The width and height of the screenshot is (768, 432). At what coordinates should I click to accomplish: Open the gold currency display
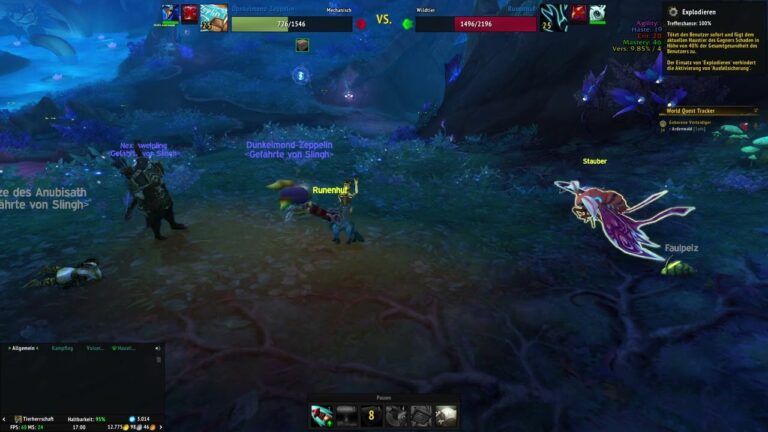tap(122, 427)
